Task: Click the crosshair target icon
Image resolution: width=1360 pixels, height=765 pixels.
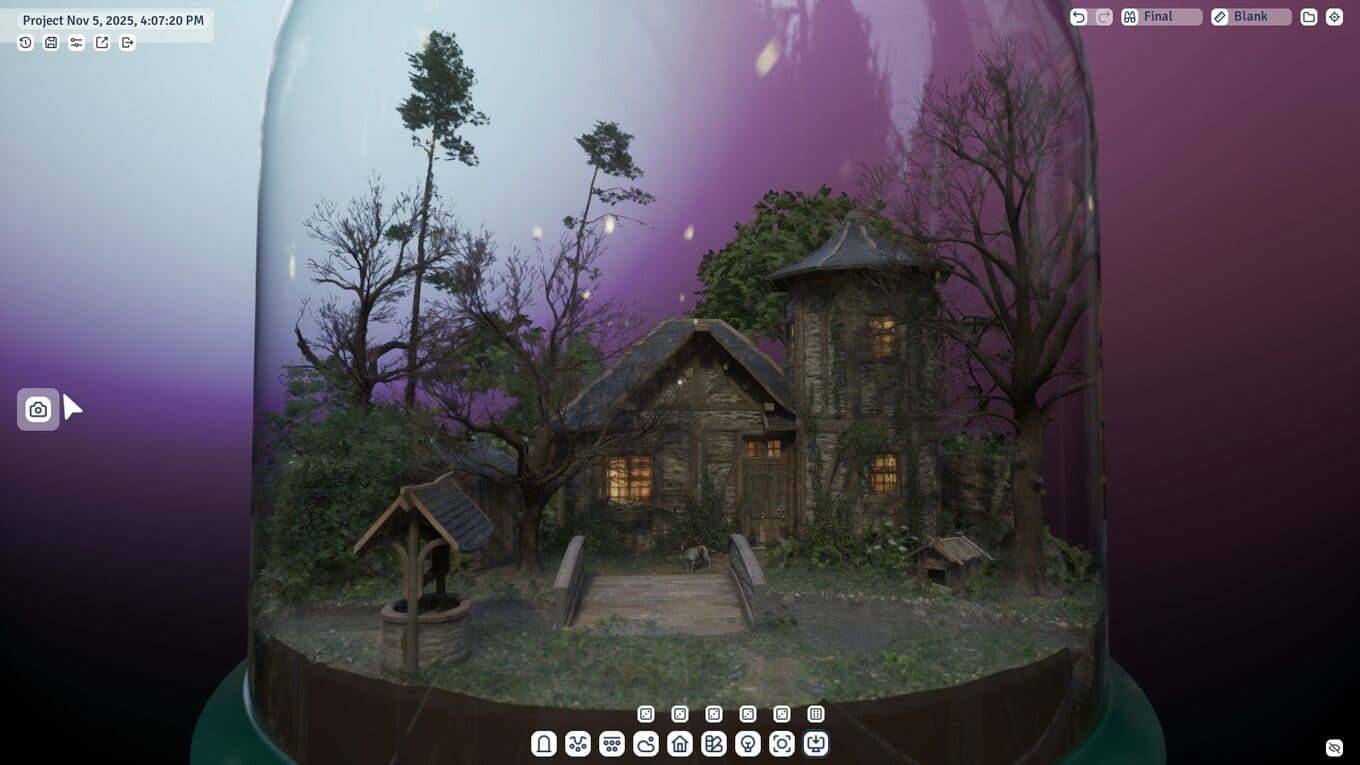Action: tap(1334, 17)
